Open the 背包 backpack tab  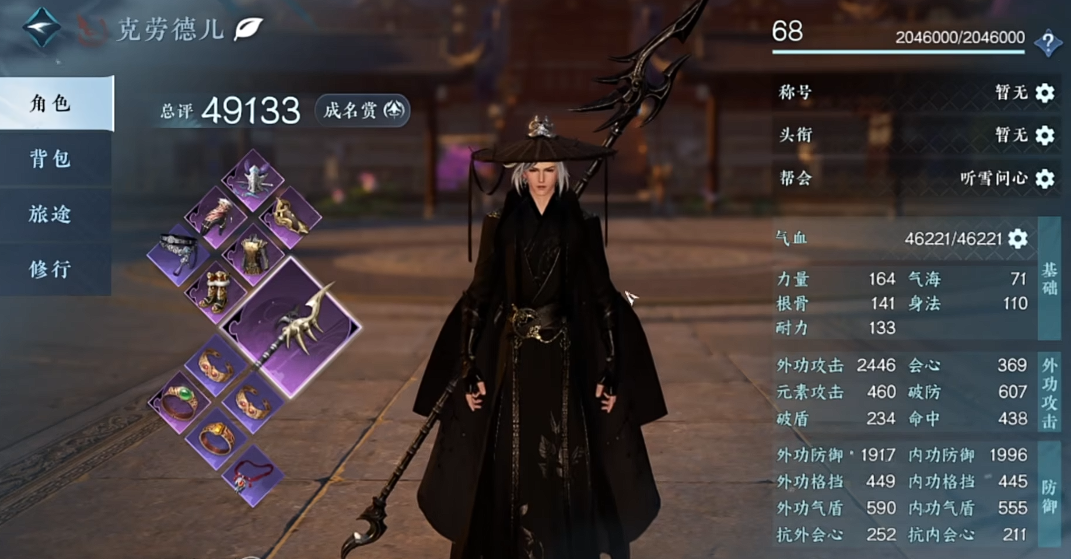tap(50, 158)
